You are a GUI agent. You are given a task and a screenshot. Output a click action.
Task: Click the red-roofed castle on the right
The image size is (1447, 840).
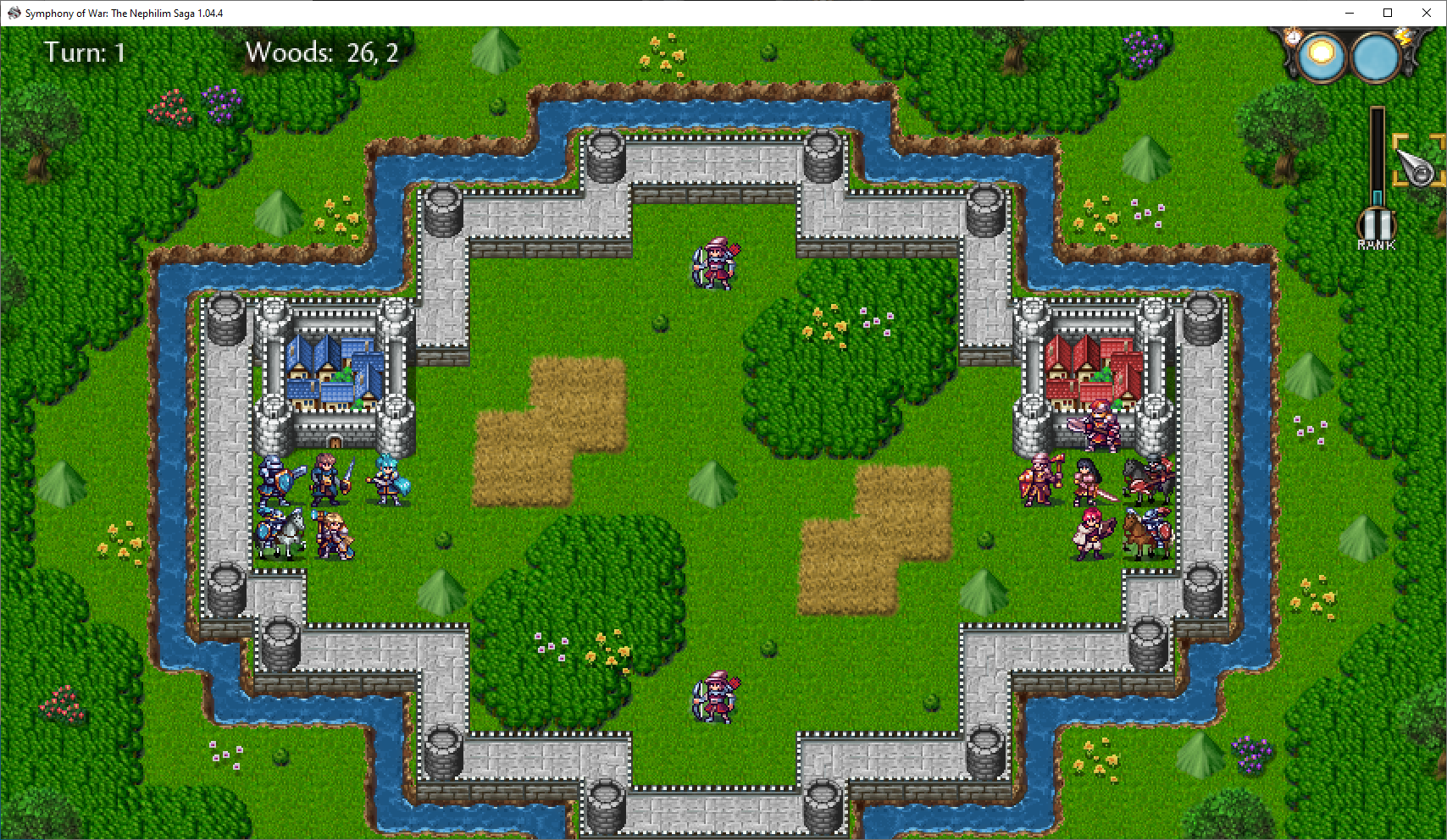[x=1092, y=368]
